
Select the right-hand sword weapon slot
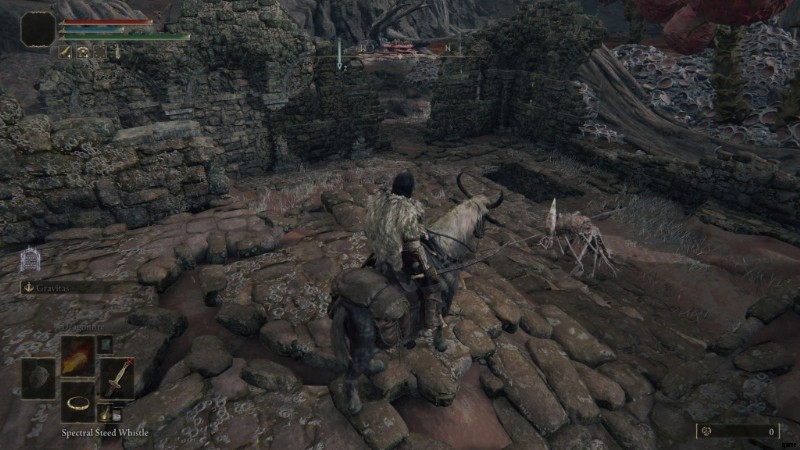pos(115,379)
